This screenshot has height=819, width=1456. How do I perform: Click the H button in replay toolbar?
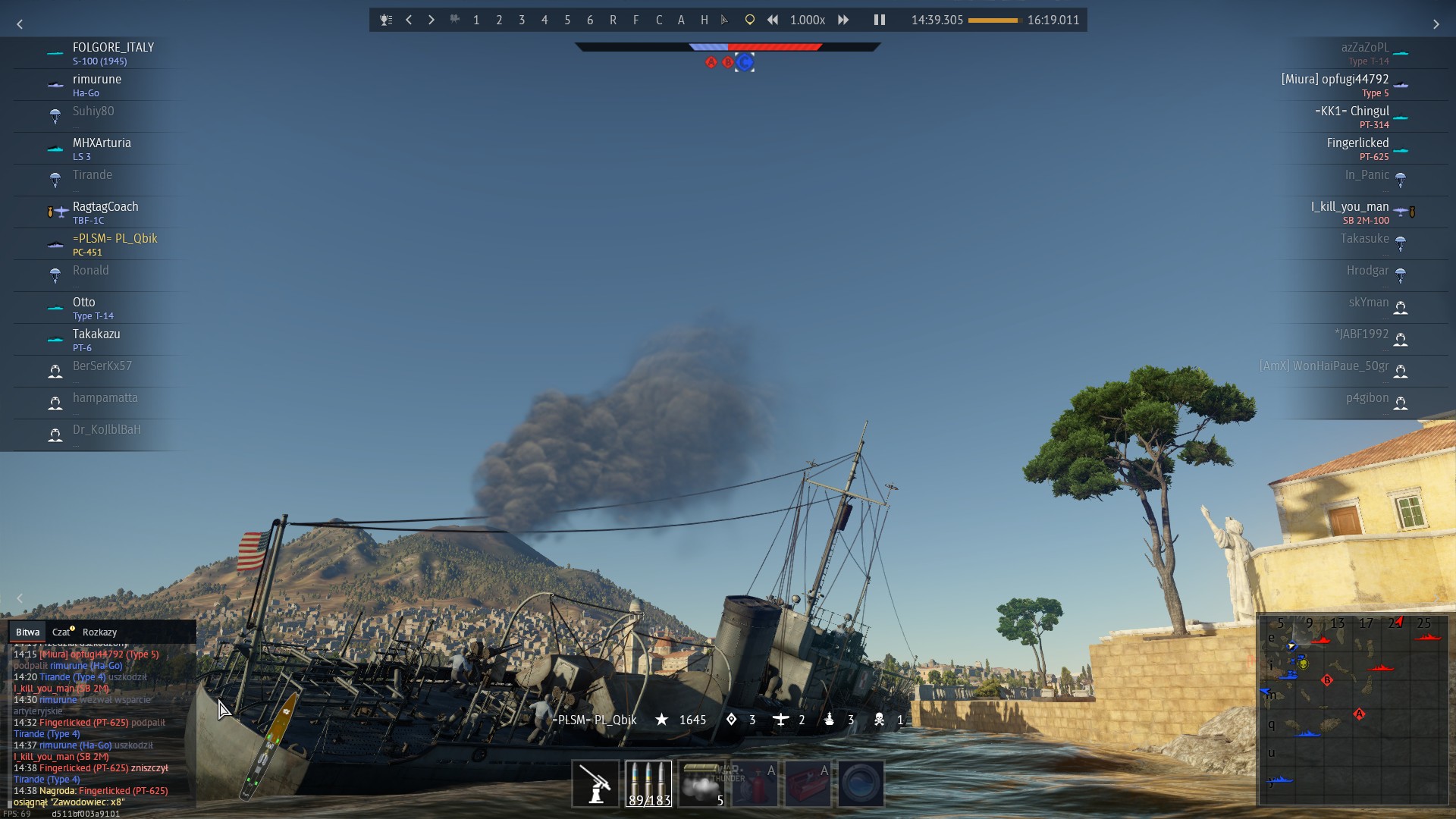pos(704,20)
